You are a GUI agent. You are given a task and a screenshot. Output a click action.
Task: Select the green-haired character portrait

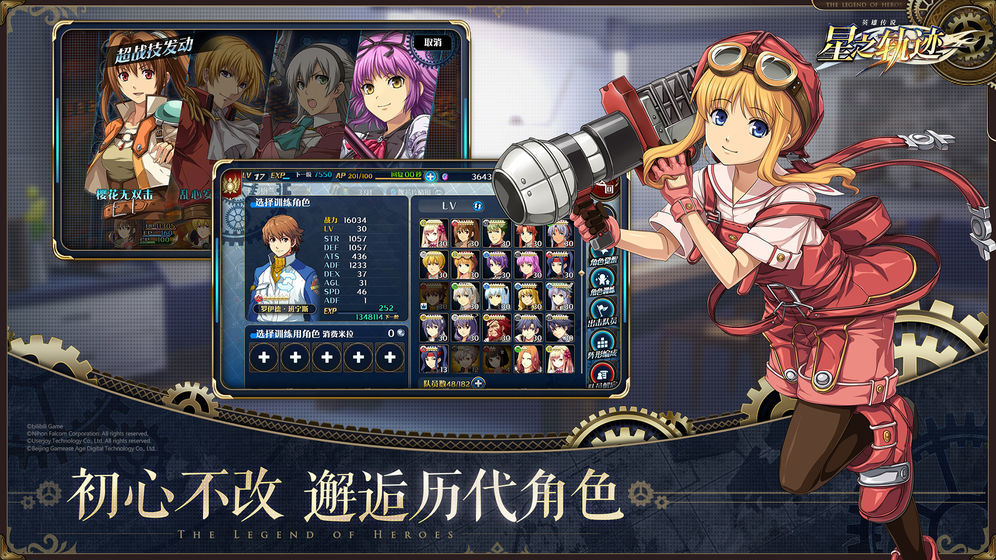[496, 232]
